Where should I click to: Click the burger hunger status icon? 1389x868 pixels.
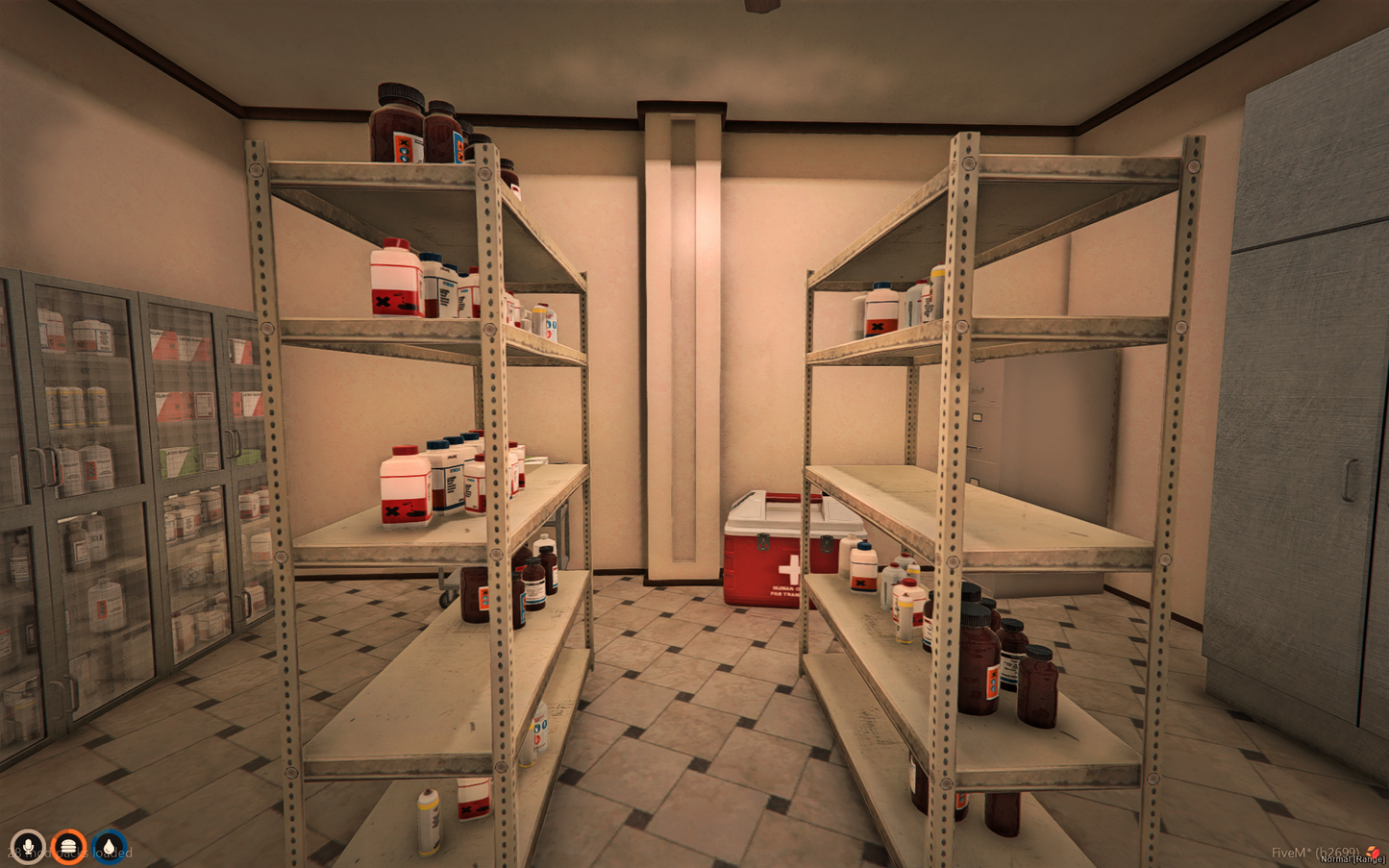68,846
